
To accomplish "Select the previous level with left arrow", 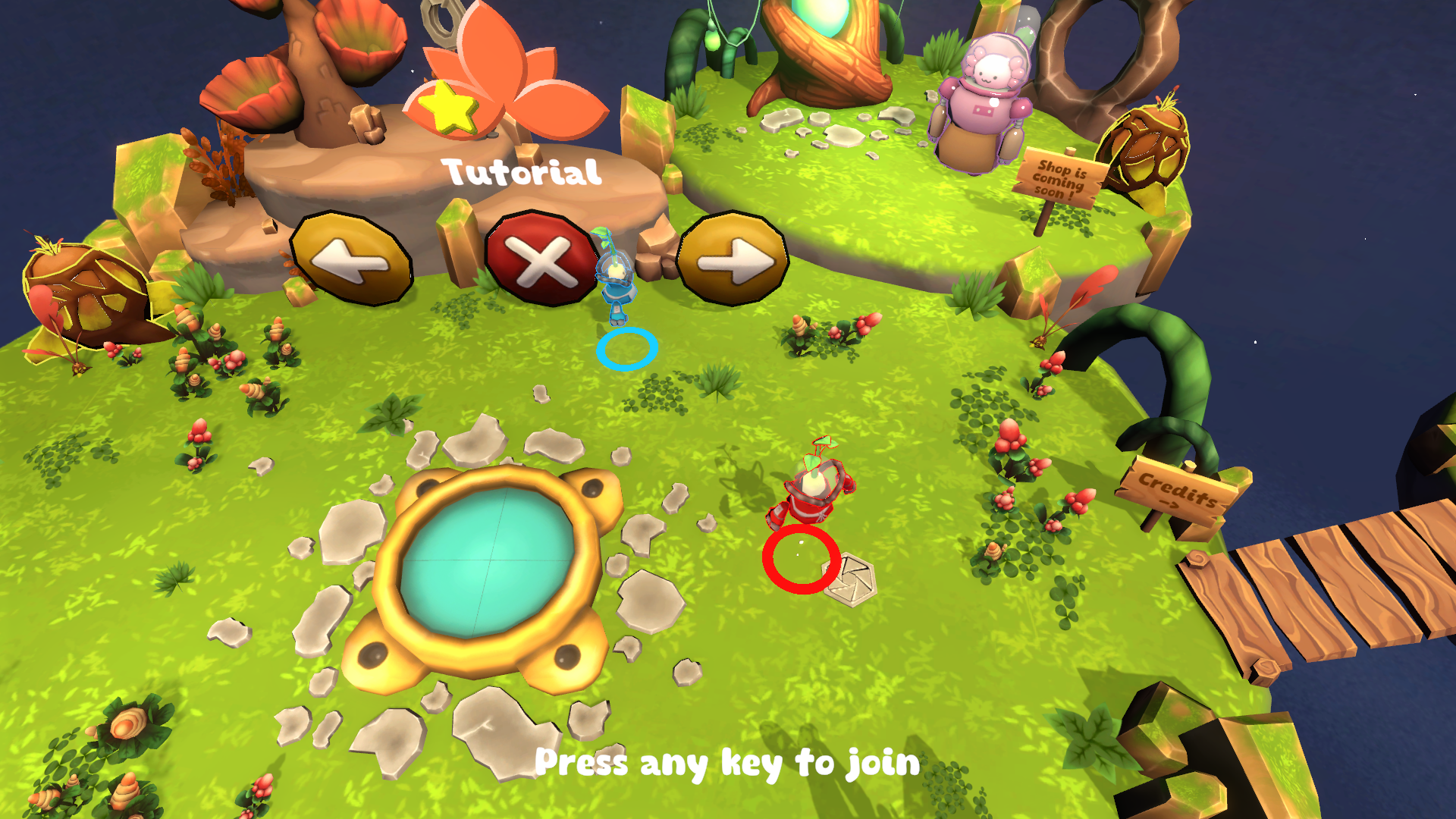I will [x=351, y=259].
